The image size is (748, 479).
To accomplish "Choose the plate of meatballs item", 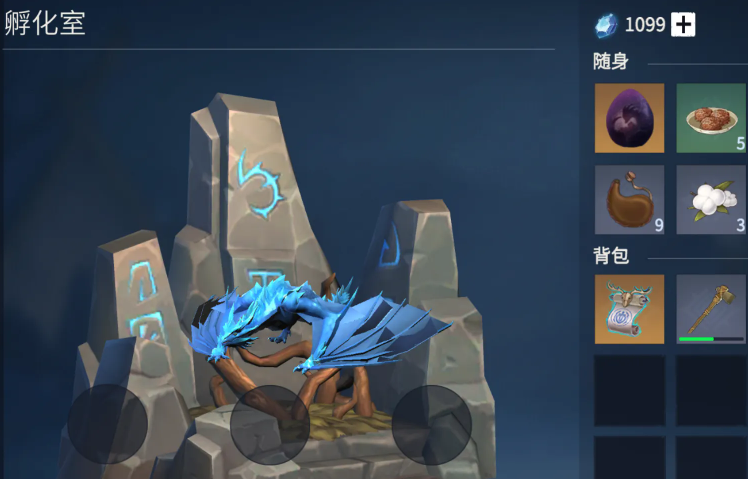I will tap(711, 118).
